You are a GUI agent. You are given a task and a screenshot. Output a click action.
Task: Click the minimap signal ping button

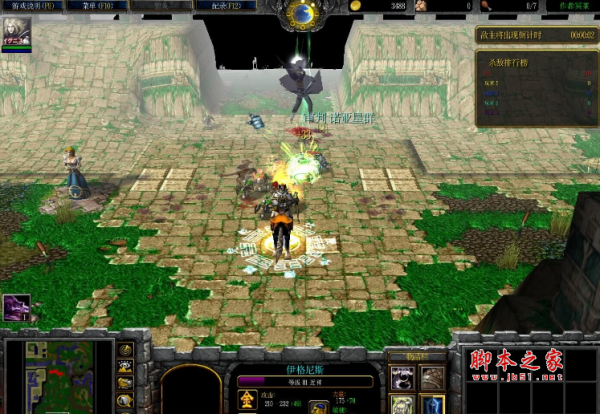pos(126,350)
